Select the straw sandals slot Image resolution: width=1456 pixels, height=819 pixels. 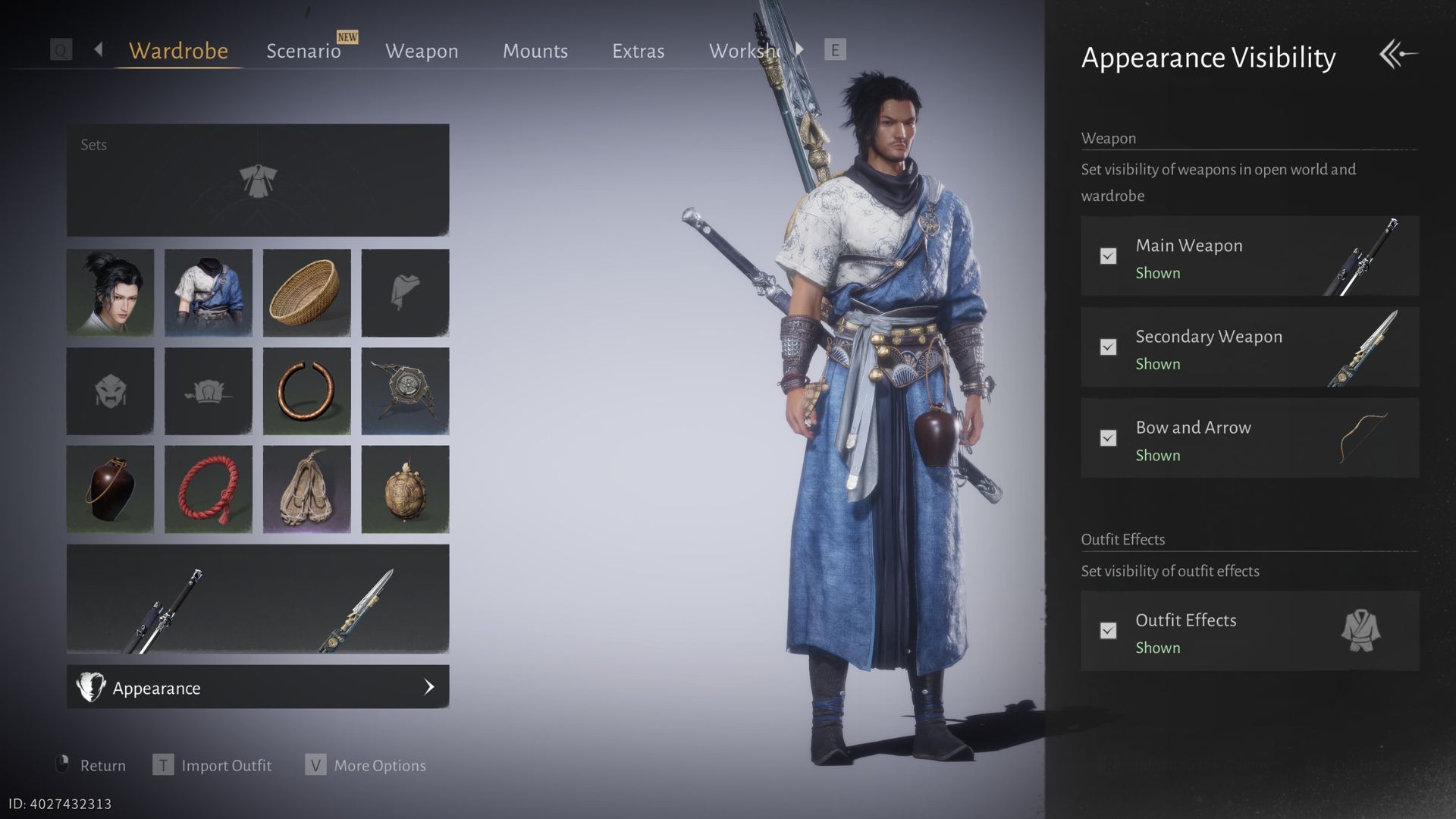coord(306,489)
